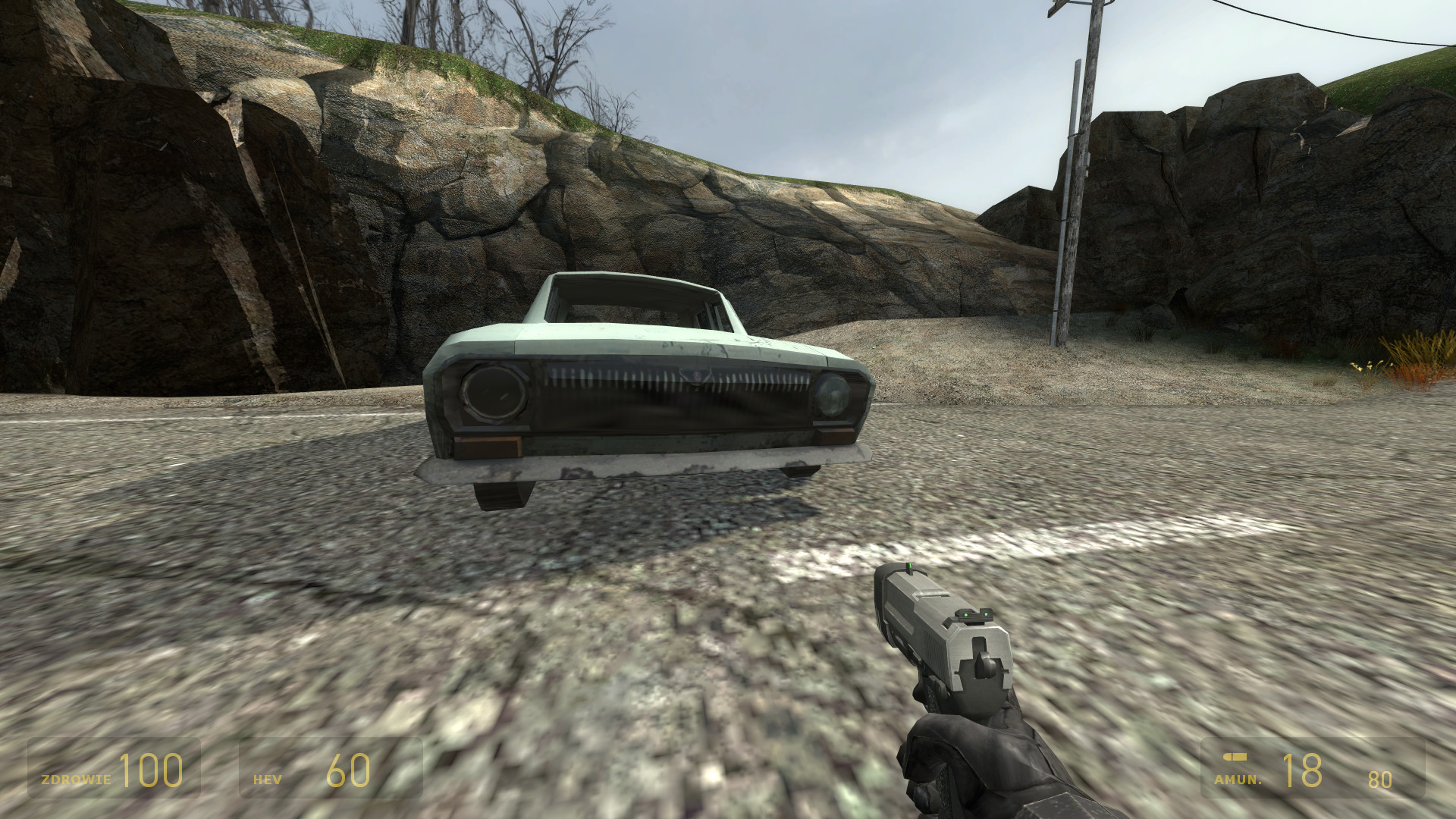Click the HEV value showing 60
Image resolution: width=1456 pixels, height=819 pixels.
click(349, 772)
